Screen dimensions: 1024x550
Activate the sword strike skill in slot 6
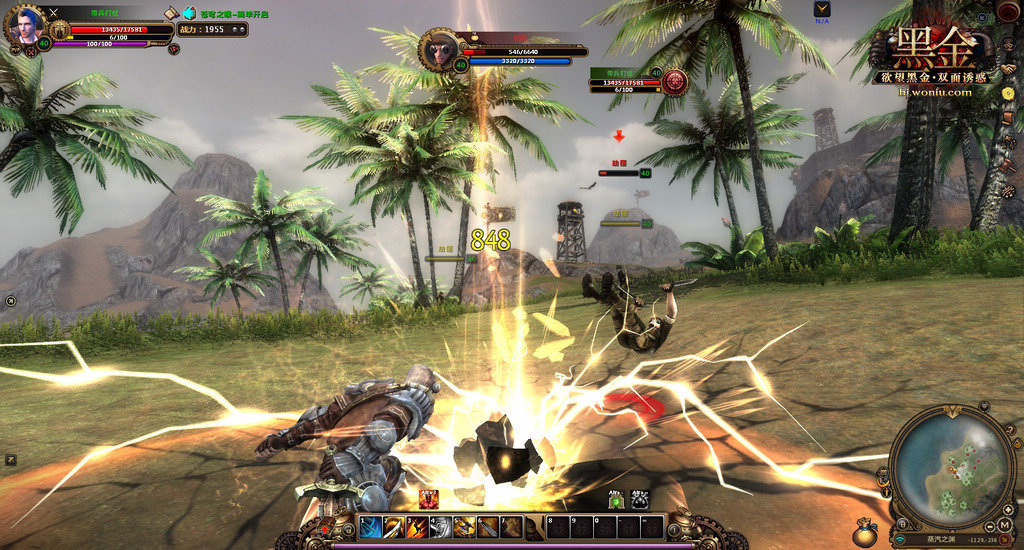[x=487, y=527]
